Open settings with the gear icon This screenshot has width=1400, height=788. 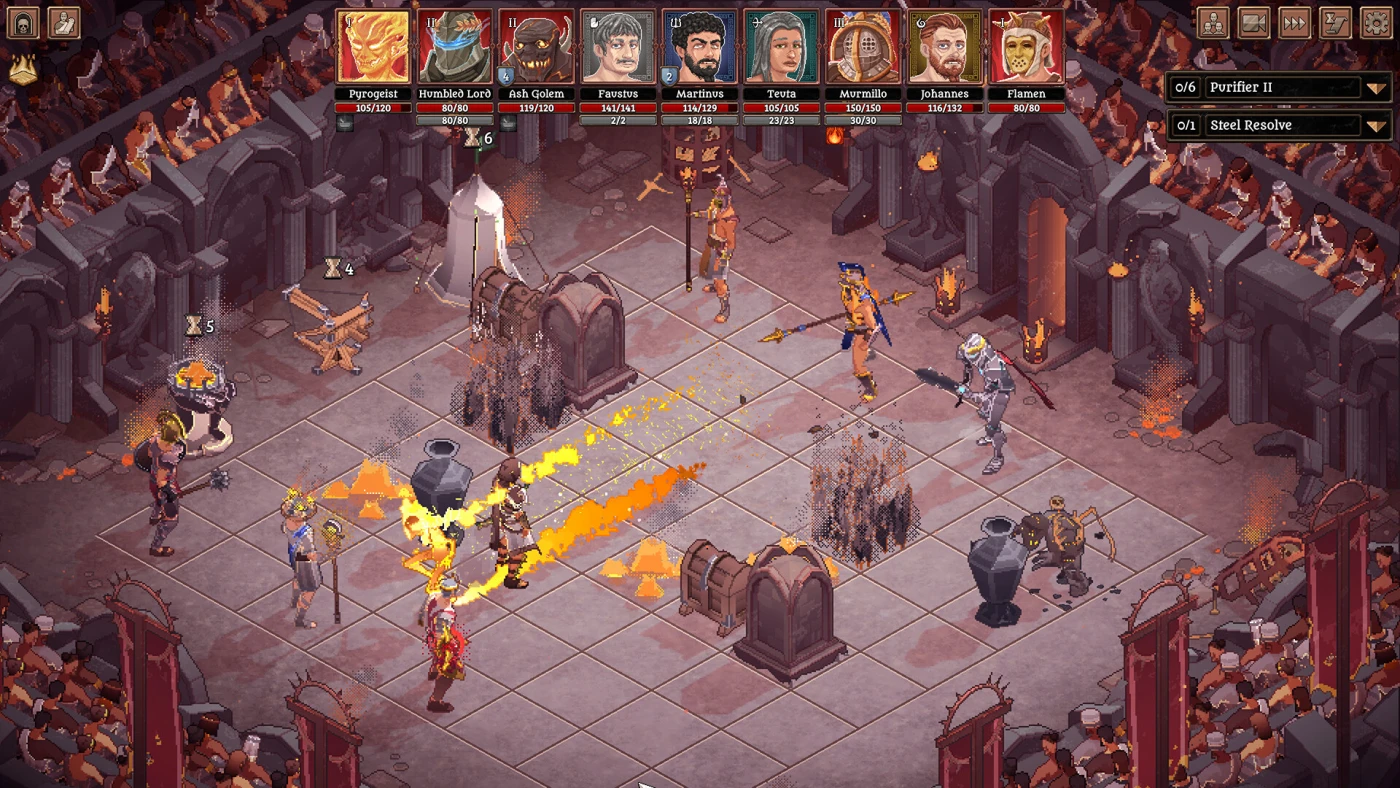pyautogui.click(x=1377, y=23)
